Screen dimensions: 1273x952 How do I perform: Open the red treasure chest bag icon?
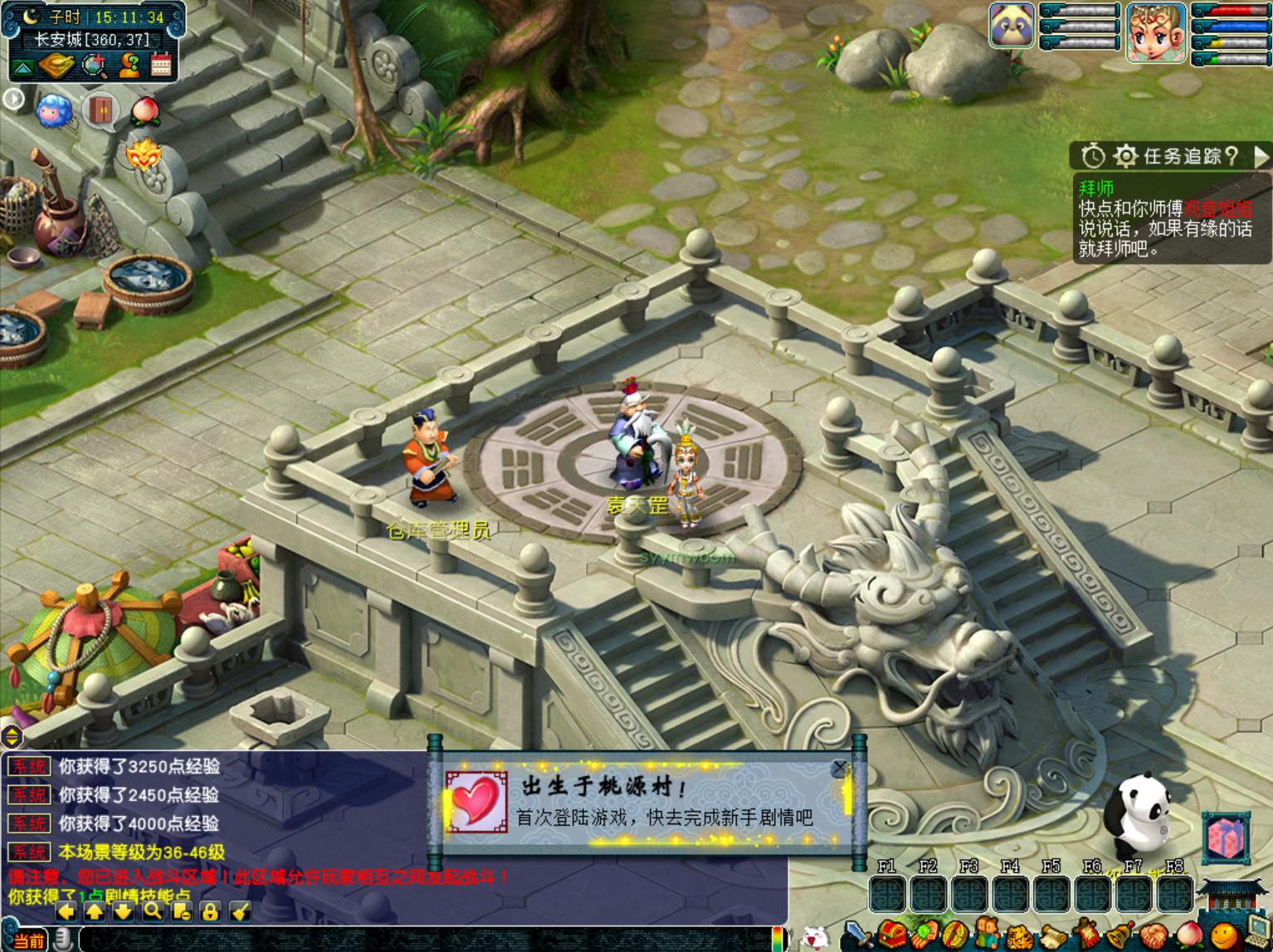click(x=892, y=935)
